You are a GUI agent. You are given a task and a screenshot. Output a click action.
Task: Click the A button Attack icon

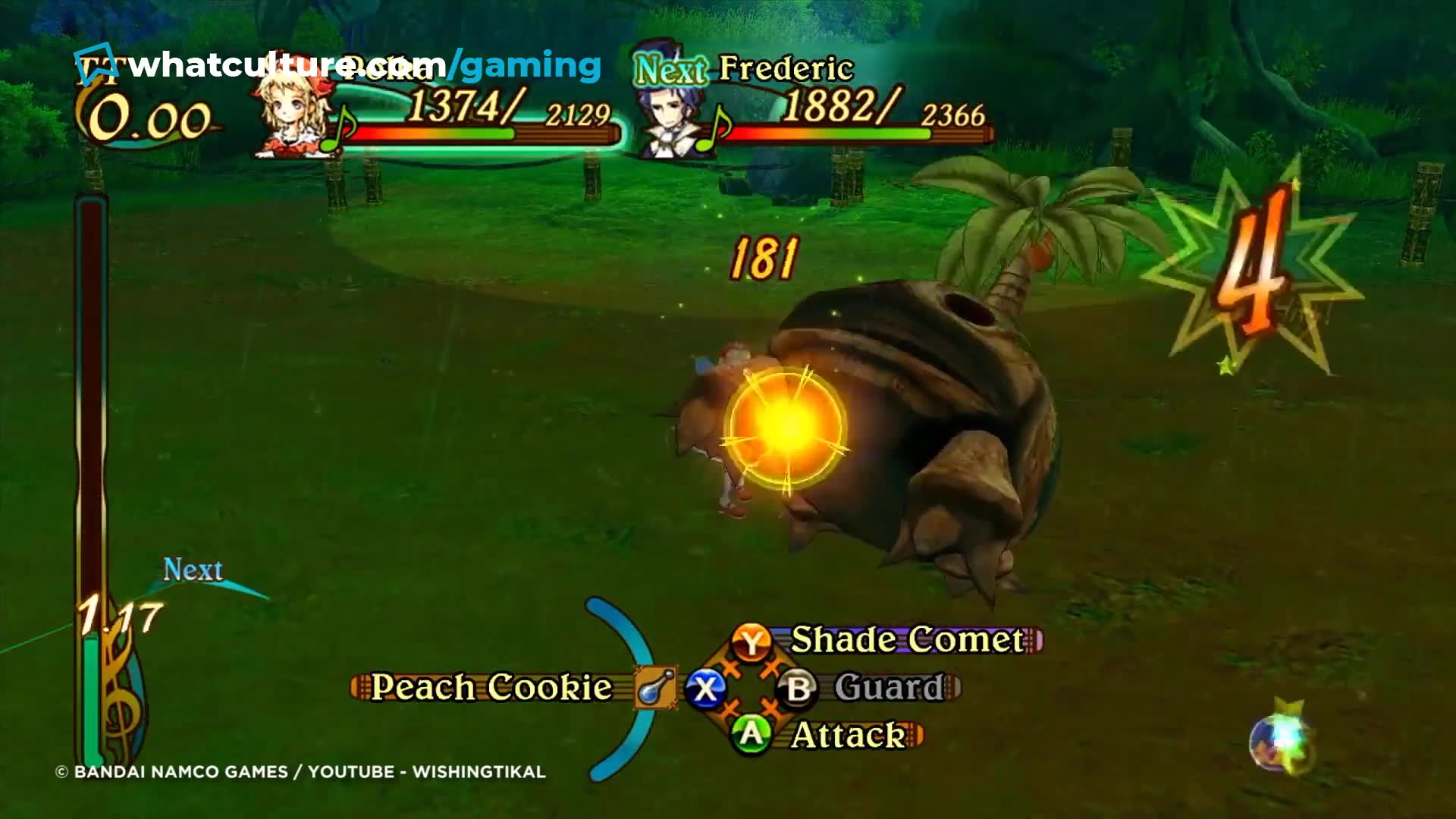coord(749,733)
